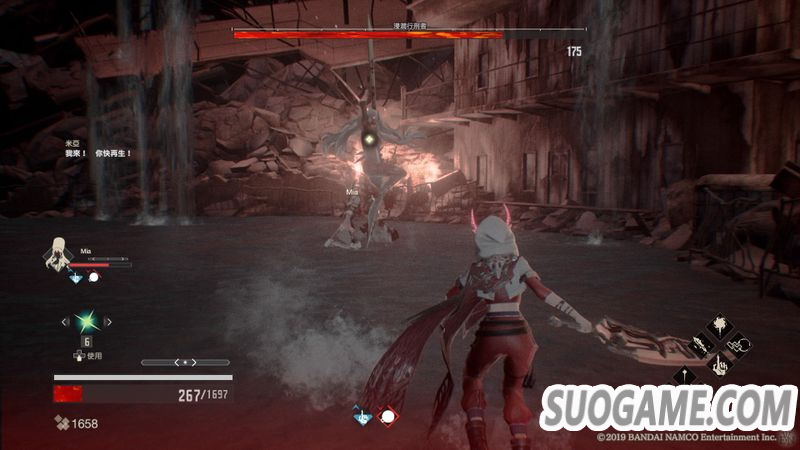
Task: Activate the blade gift icon in the diamond
Action: [x=701, y=345]
